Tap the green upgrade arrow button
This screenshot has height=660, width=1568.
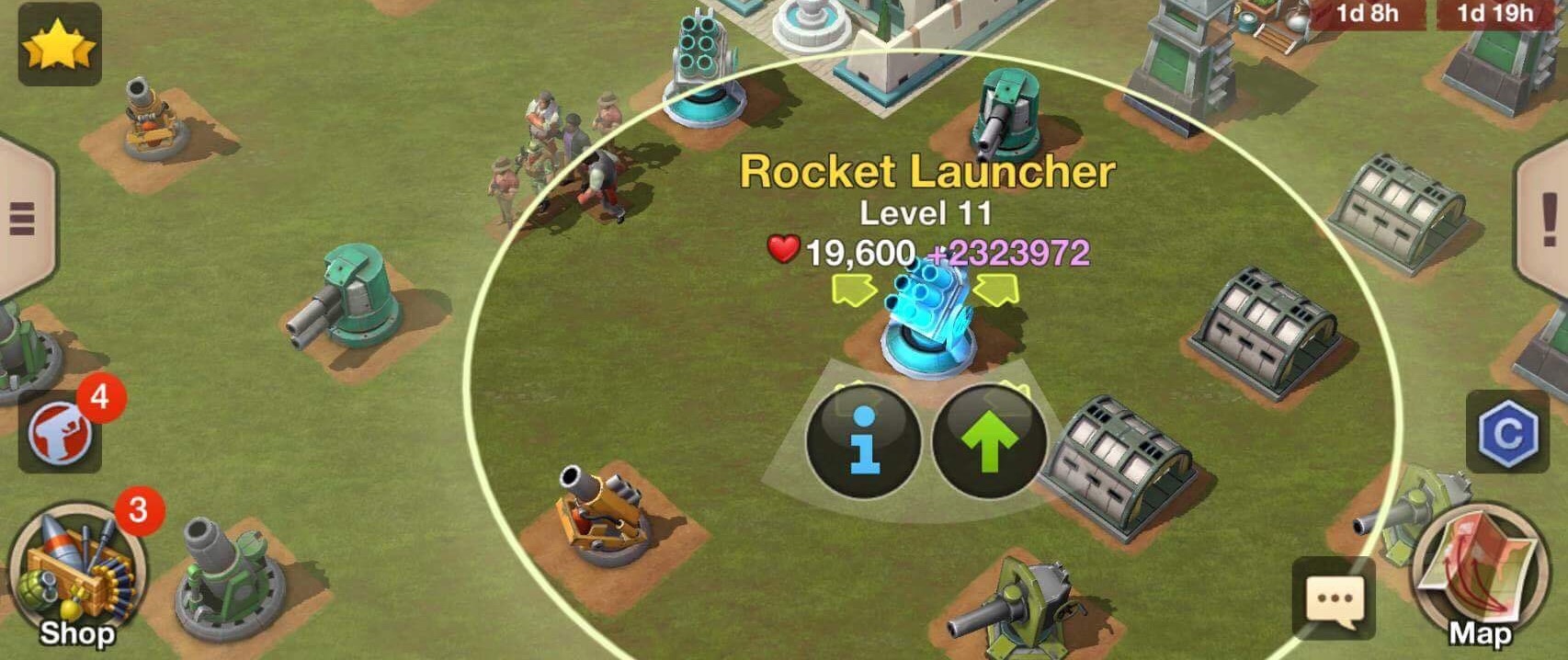[x=989, y=441]
